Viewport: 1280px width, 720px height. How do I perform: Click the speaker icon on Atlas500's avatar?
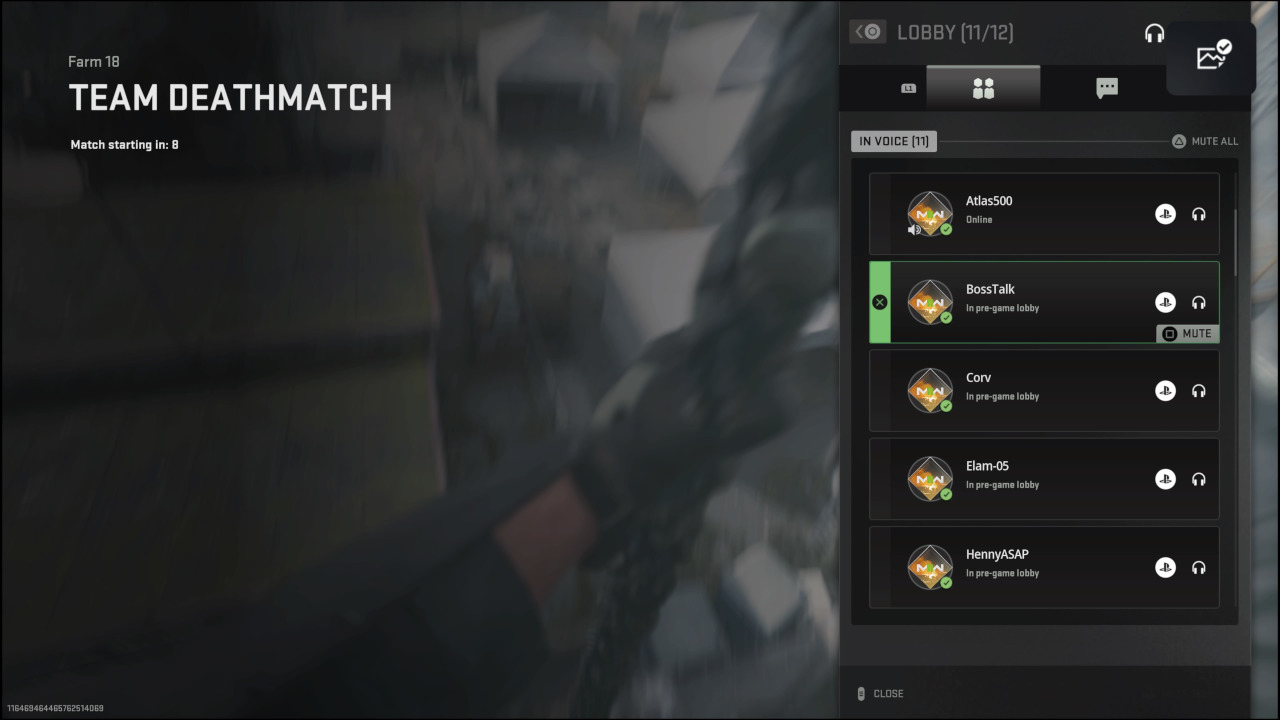tap(914, 228)
